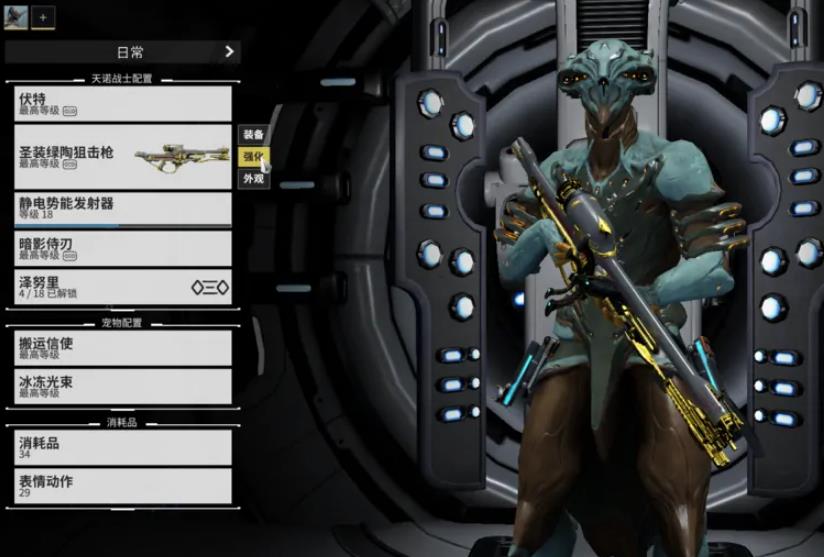
Task: Open the 外观 appearance option
Action: click(253, 179)
